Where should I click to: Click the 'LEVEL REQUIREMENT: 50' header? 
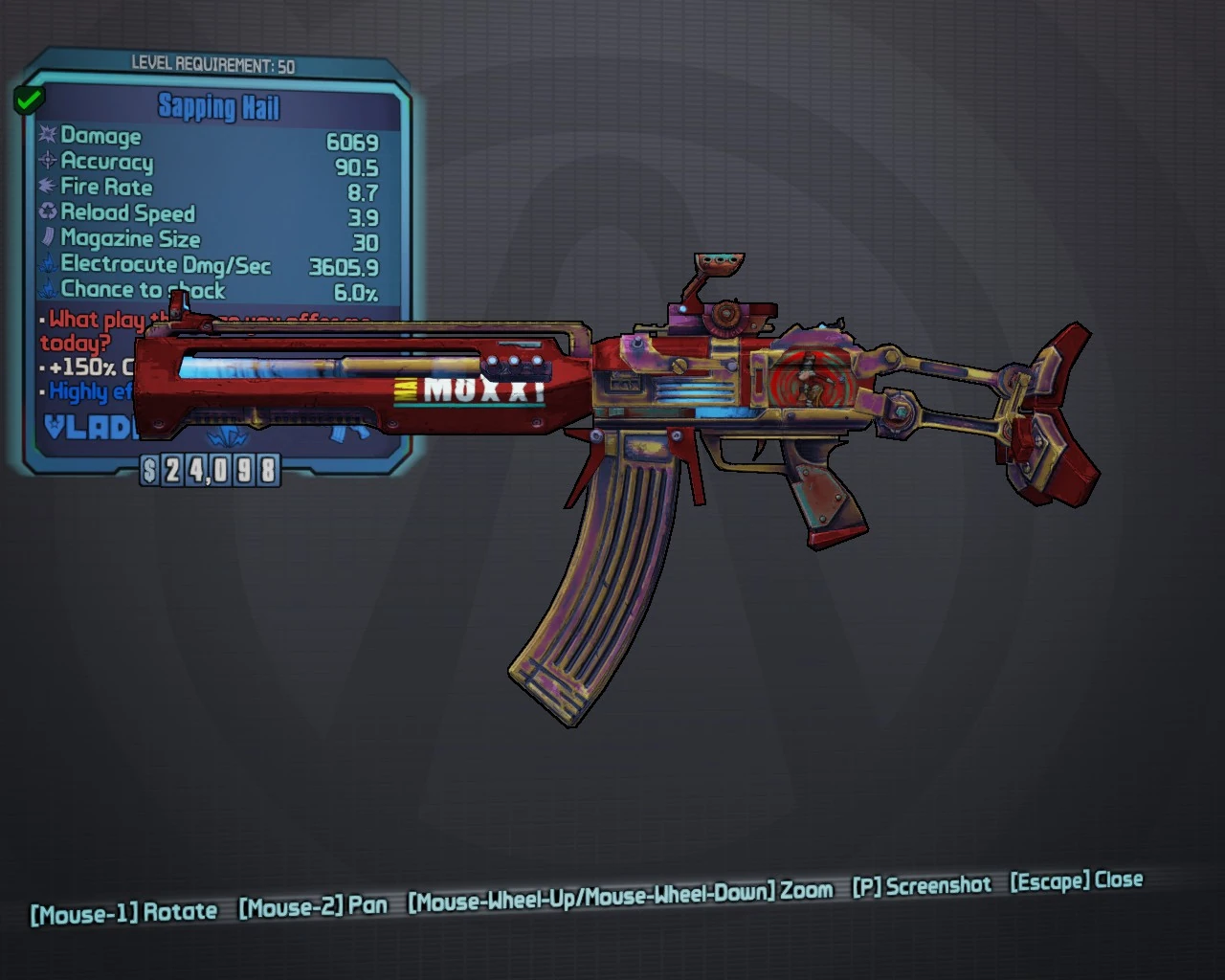coord(212,66)
